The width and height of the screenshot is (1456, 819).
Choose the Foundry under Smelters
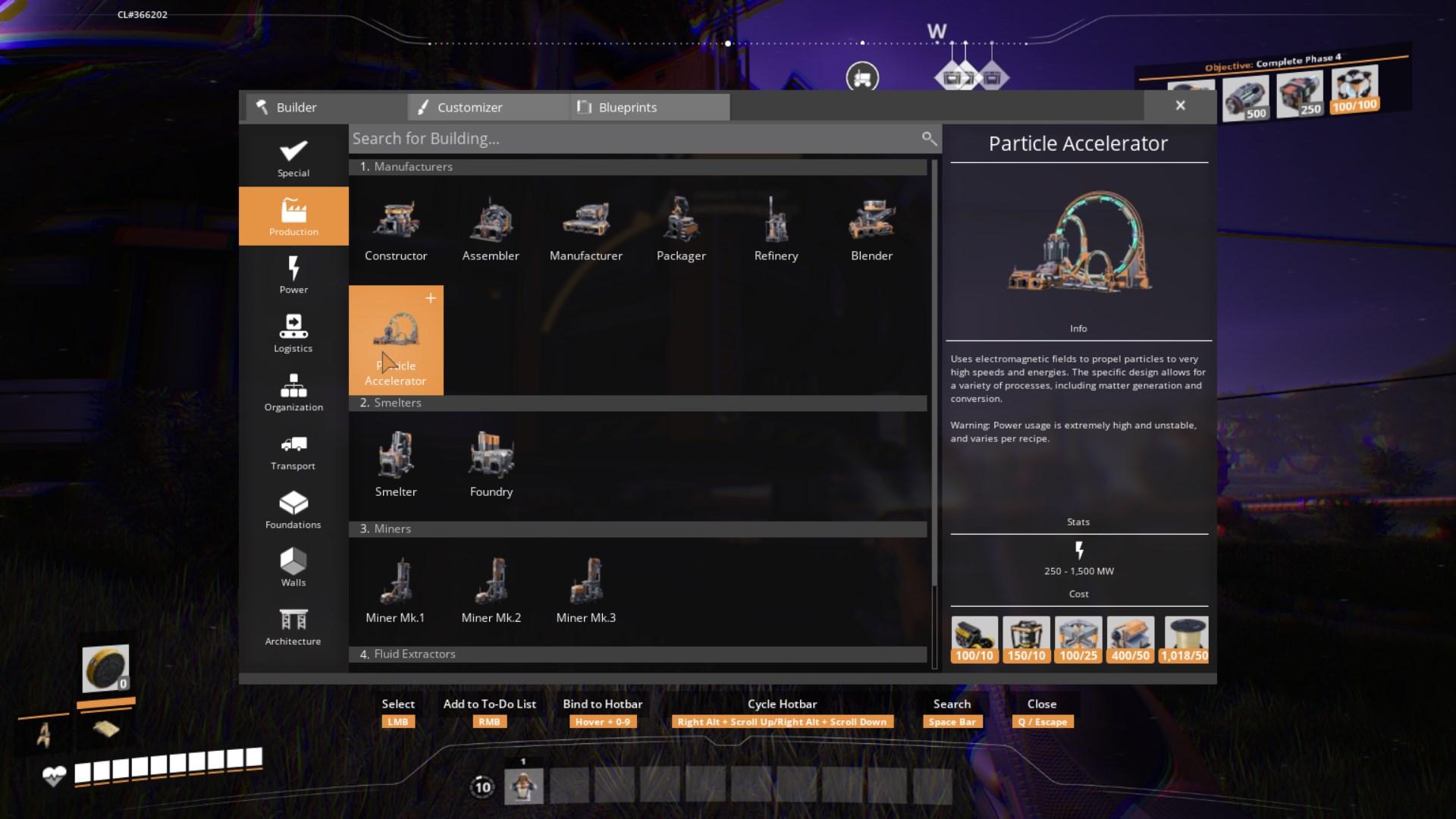pos(491,459)
